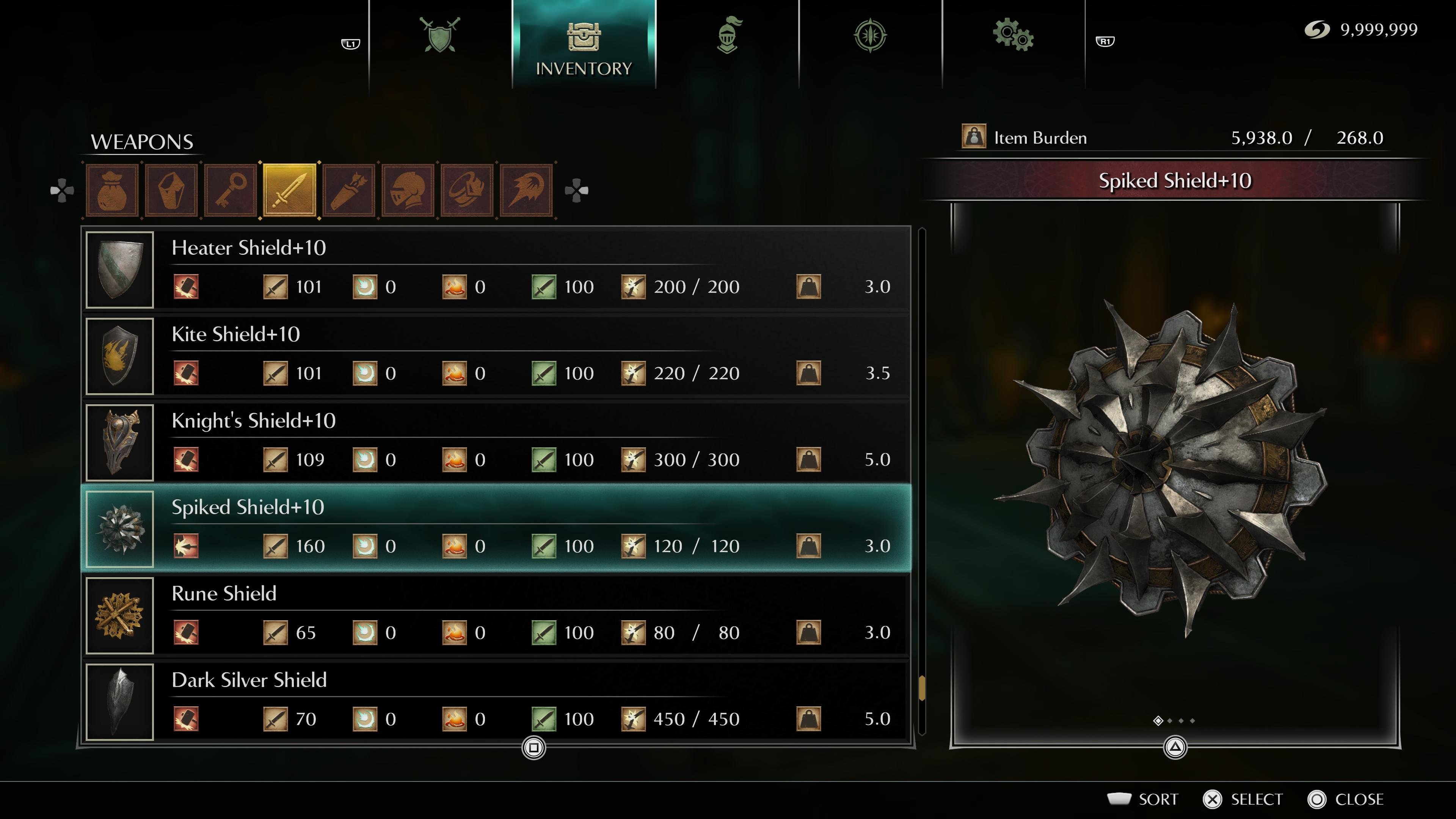1456x819 pixels.
Task: Show the pouch item category
Action: tap(113, 190)
